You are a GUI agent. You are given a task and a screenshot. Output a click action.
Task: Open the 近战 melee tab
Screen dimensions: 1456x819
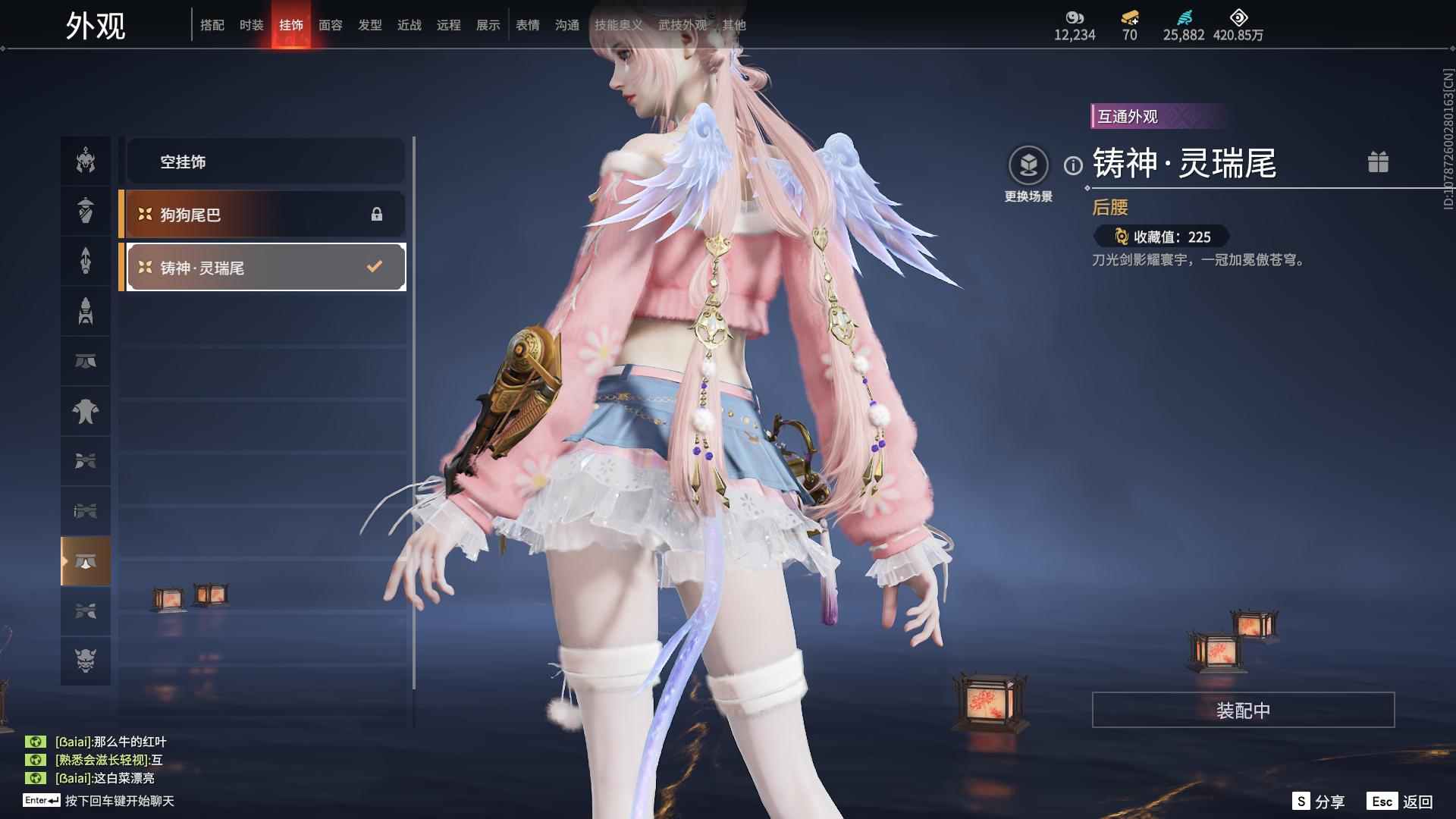[409, 25]
